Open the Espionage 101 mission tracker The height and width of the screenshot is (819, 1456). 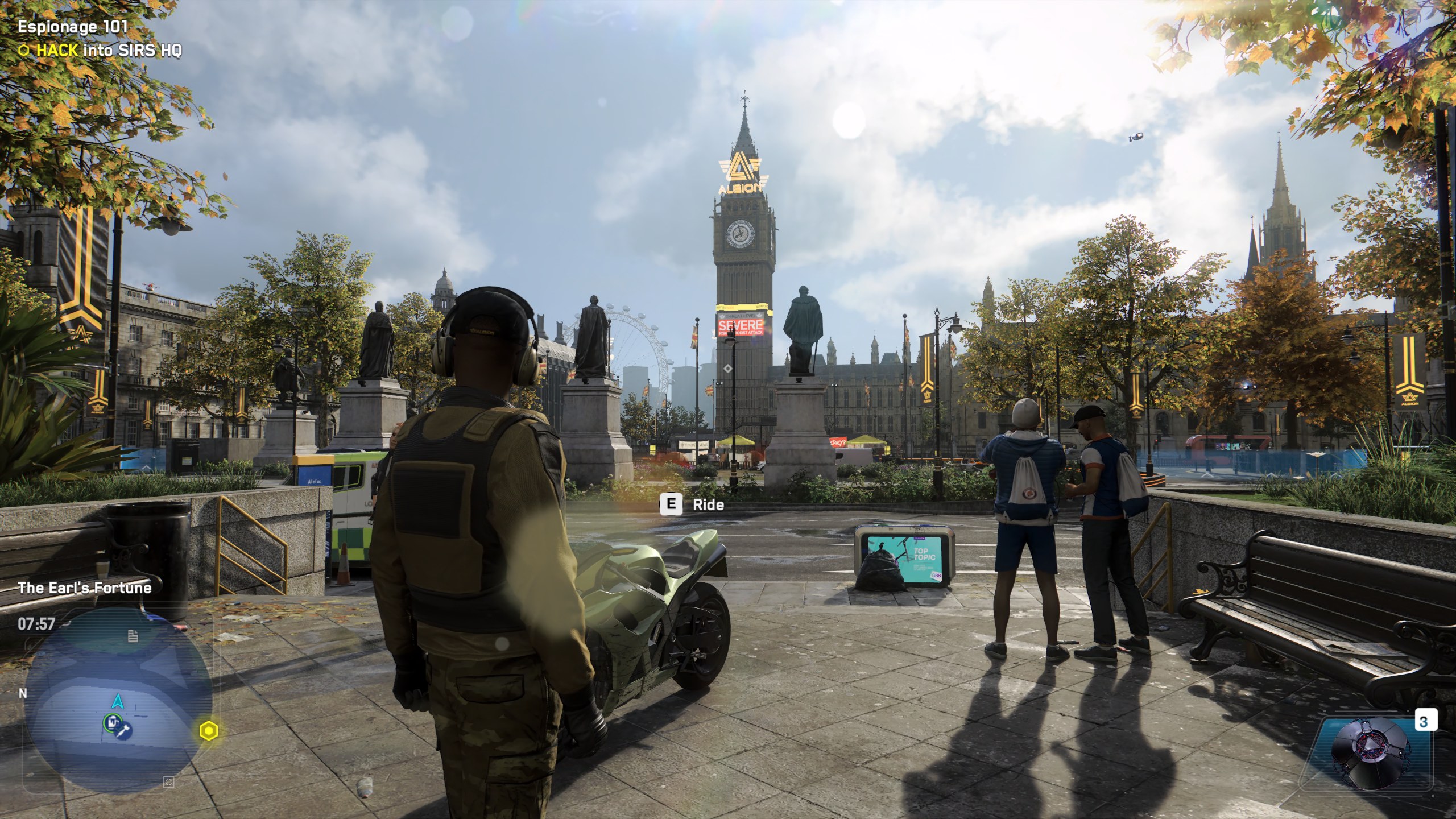[x=73, y=27]
